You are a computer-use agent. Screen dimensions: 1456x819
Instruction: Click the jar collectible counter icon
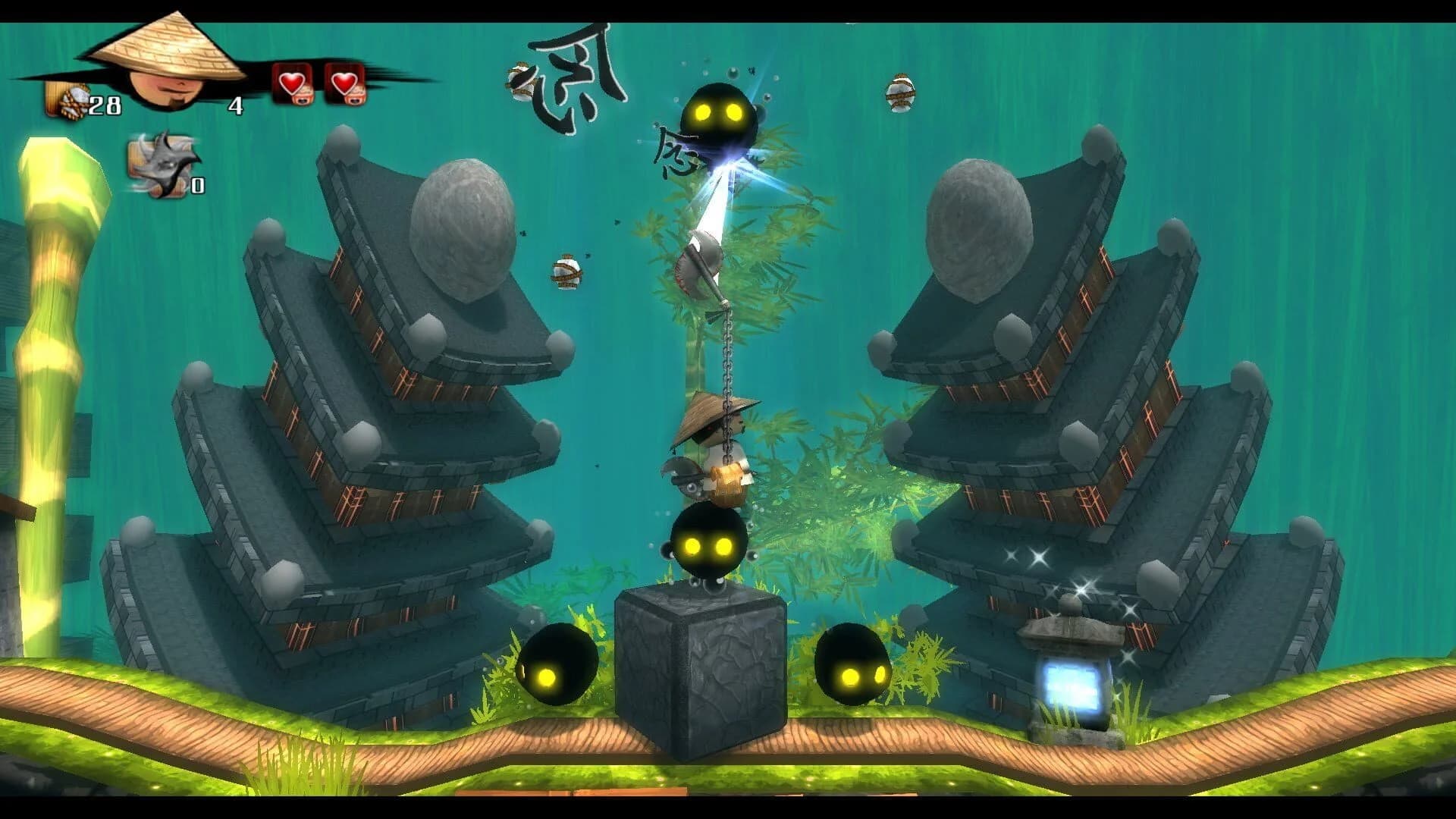(x=64, y=99)
